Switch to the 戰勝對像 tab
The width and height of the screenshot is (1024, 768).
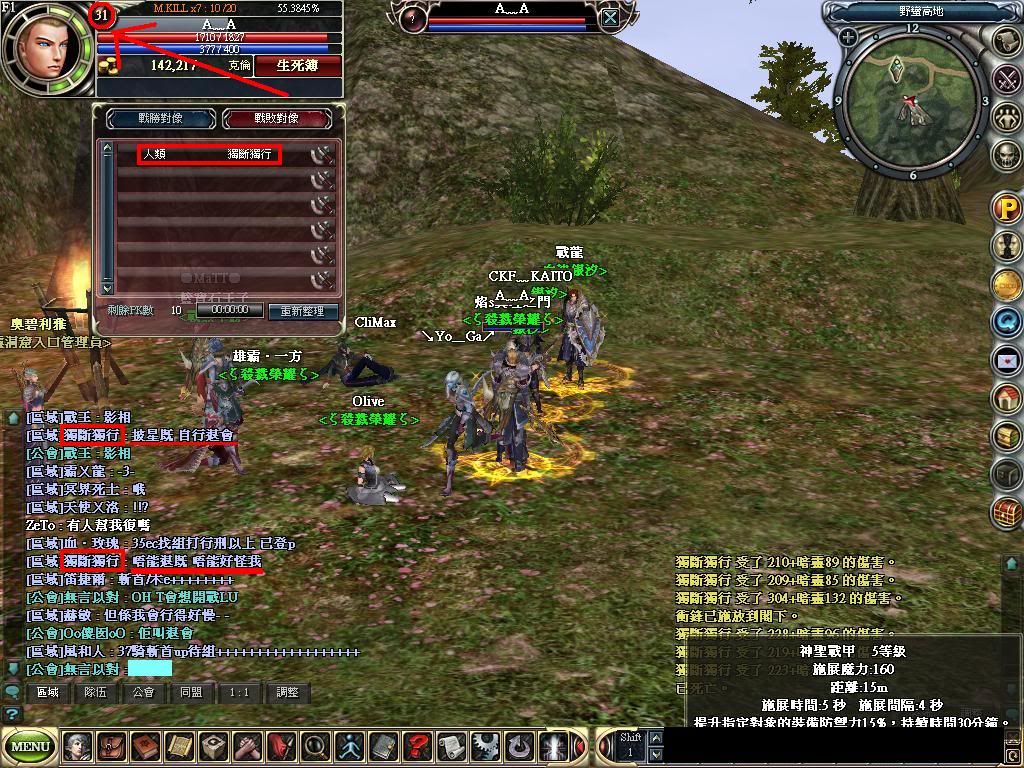point(161,118)
